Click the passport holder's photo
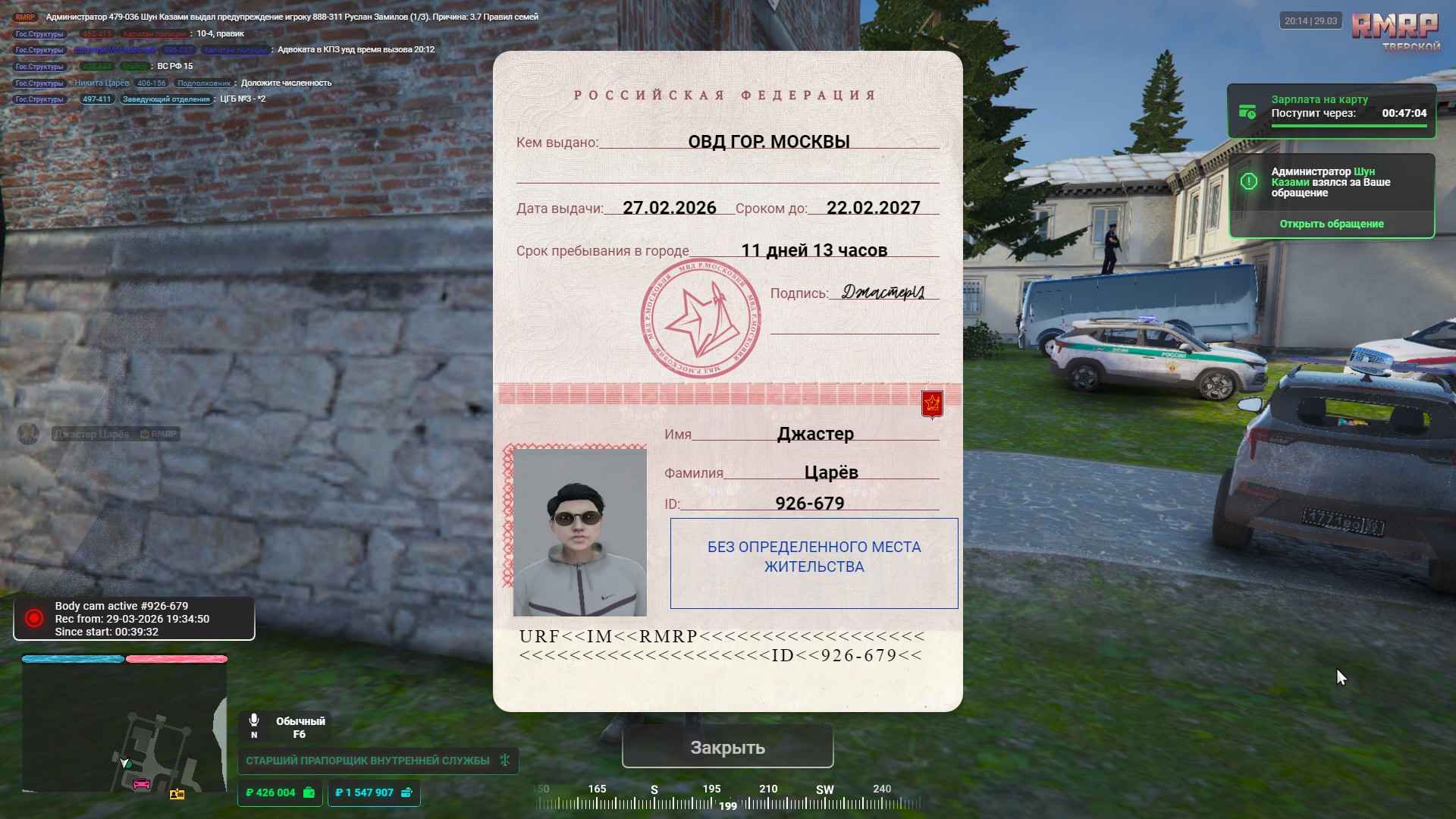Image resolution: width=1456 pixels, height=819 pixels. click(x=579, y=532)
